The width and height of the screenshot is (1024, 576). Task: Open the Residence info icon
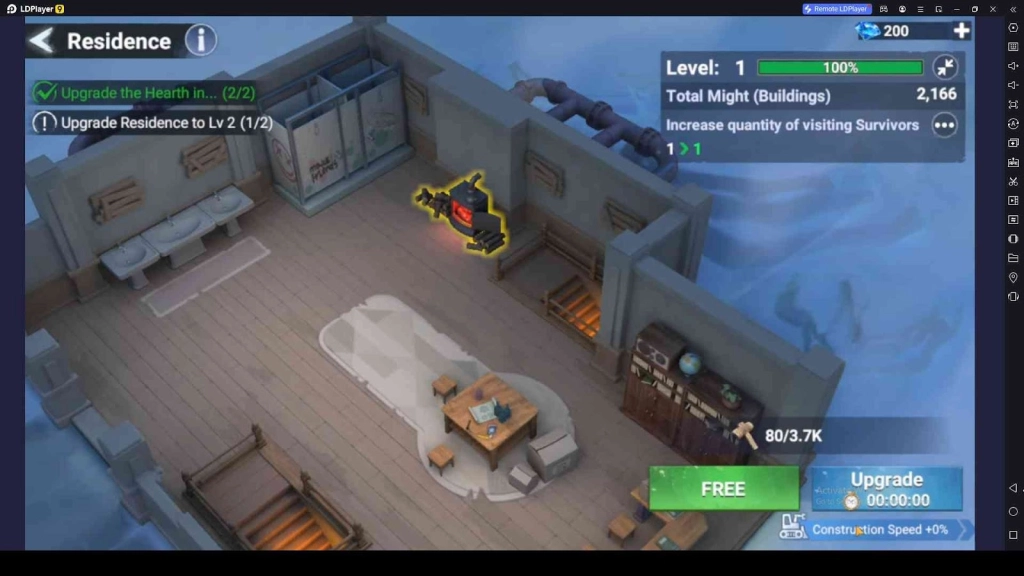(201, 41)
